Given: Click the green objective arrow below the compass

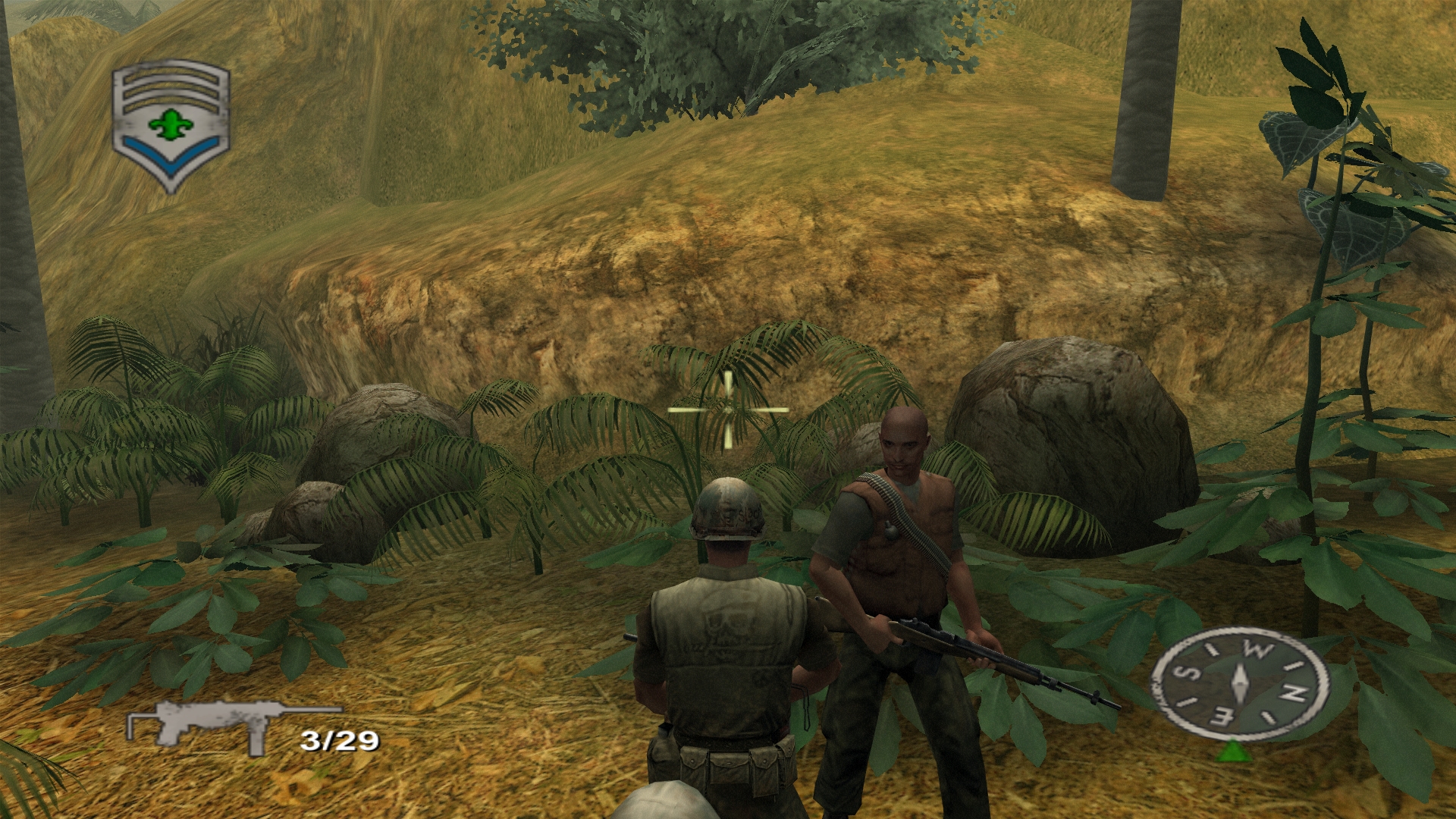Looking at the screenshot, I should pyautogui.click(x=1234, y=751).
